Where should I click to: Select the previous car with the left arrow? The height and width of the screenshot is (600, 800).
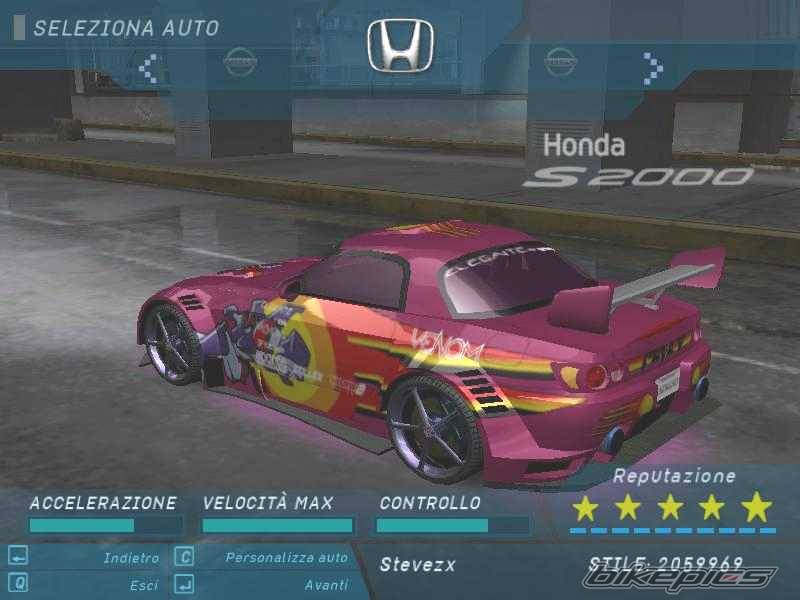tap(149, 68)
